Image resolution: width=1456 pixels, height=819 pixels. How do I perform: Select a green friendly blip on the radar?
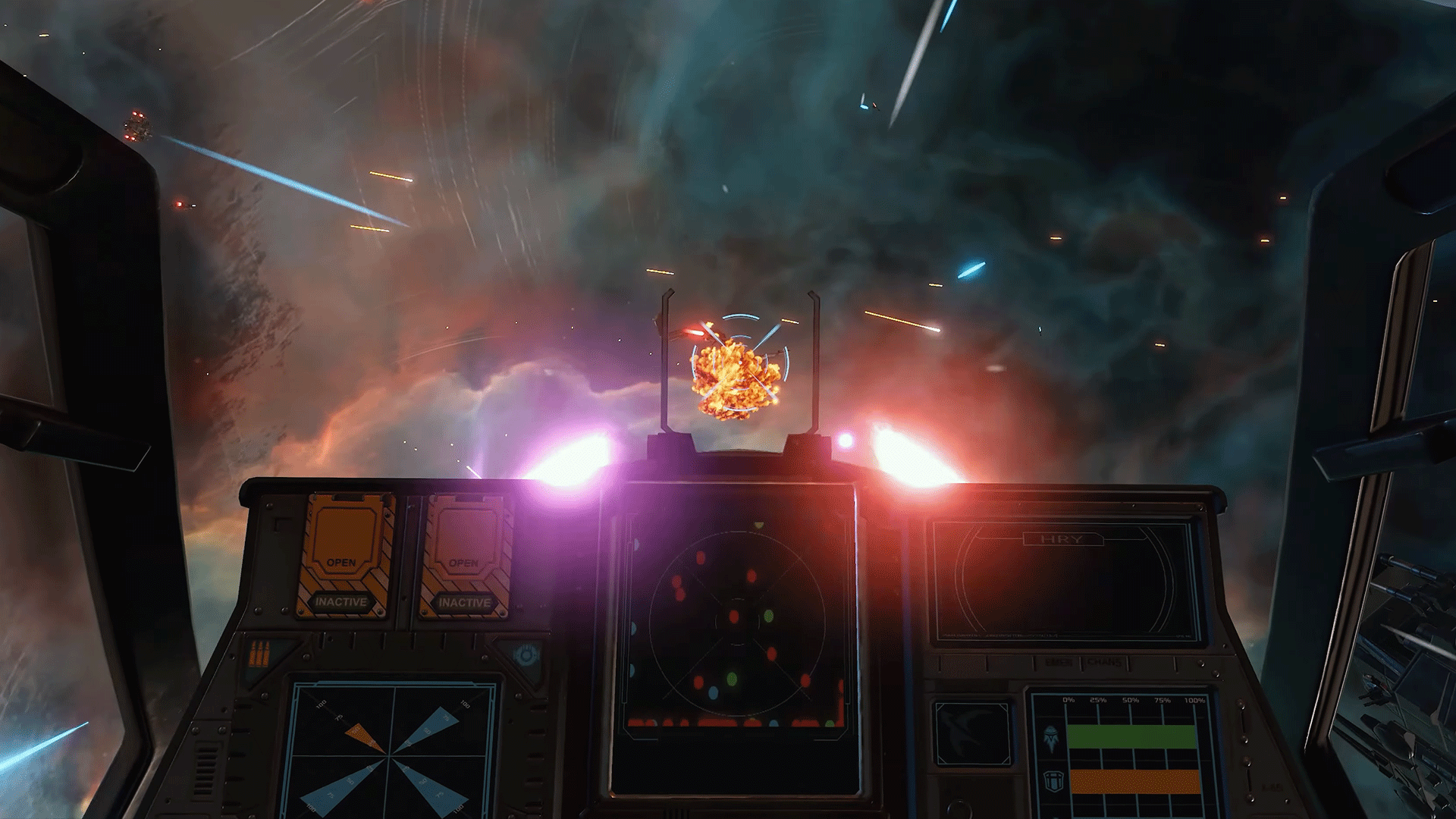pos(768,617)
